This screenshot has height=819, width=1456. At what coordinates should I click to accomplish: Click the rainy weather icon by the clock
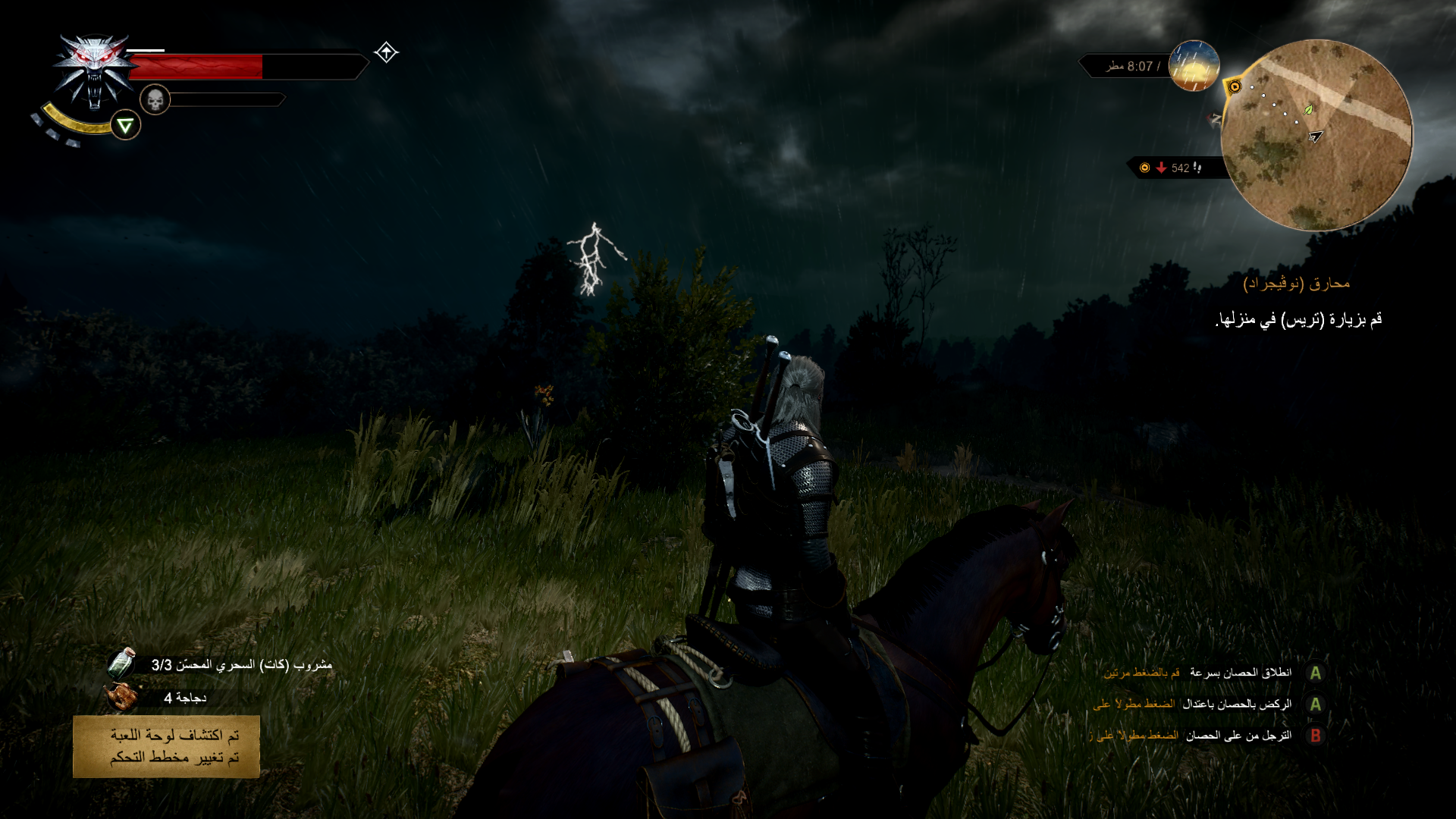click(1194, 66)
